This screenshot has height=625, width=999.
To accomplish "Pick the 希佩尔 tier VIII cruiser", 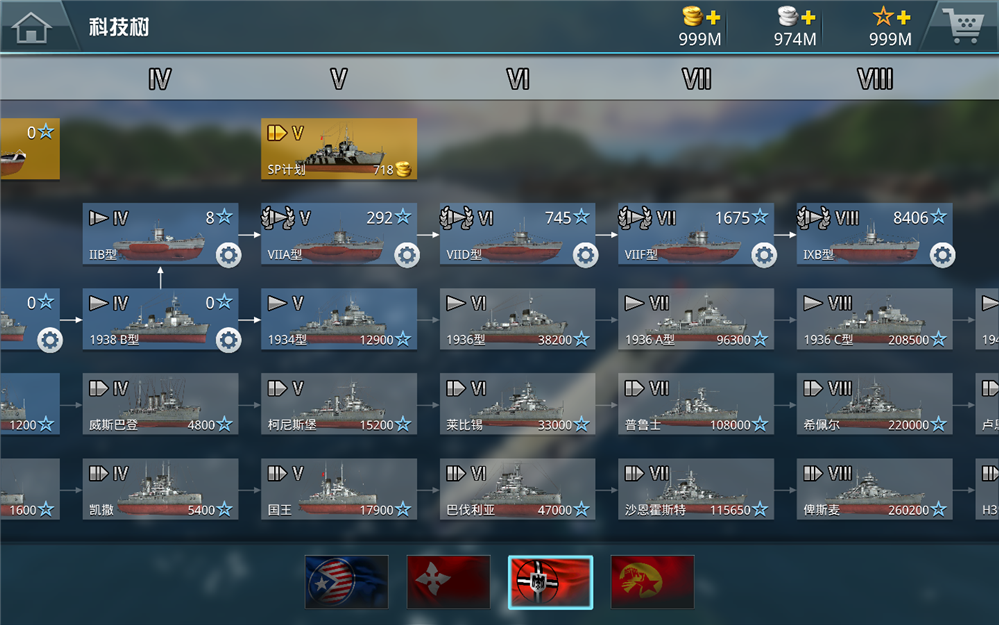I will pos(875,404).
